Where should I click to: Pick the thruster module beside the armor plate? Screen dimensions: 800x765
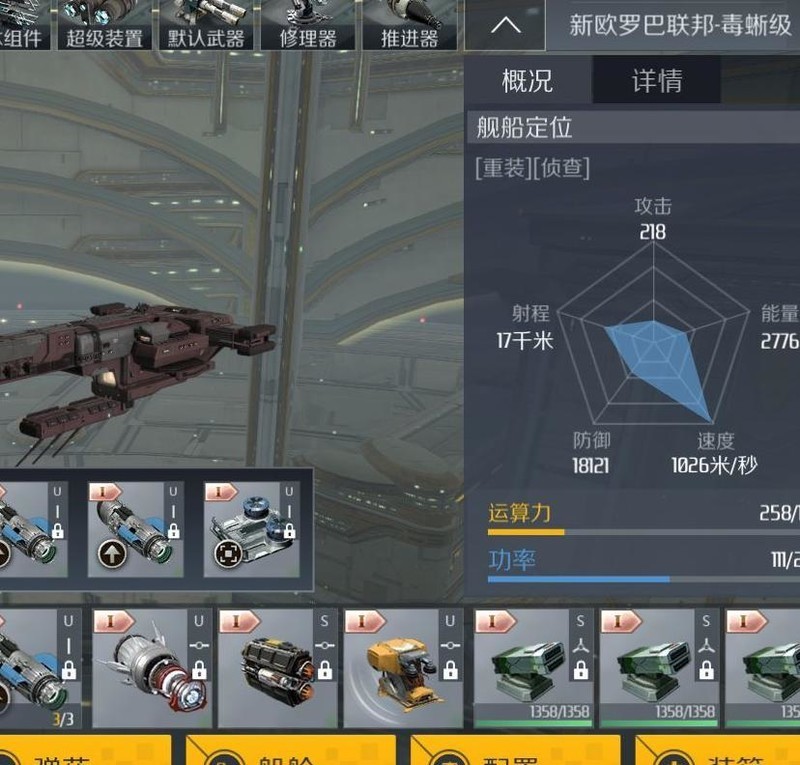pos(136,530)
